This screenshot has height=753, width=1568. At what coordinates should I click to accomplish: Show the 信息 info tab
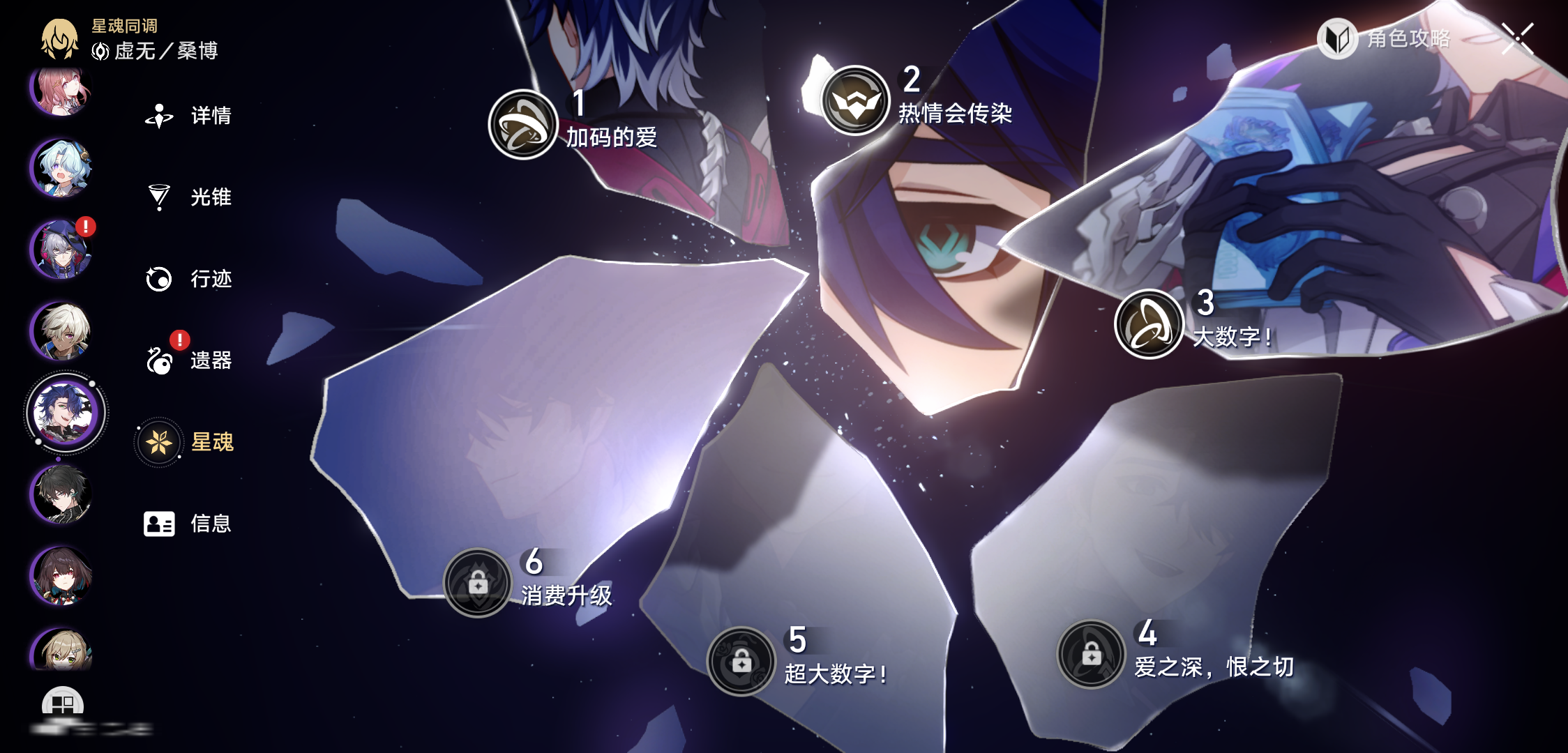pos(188,524)
